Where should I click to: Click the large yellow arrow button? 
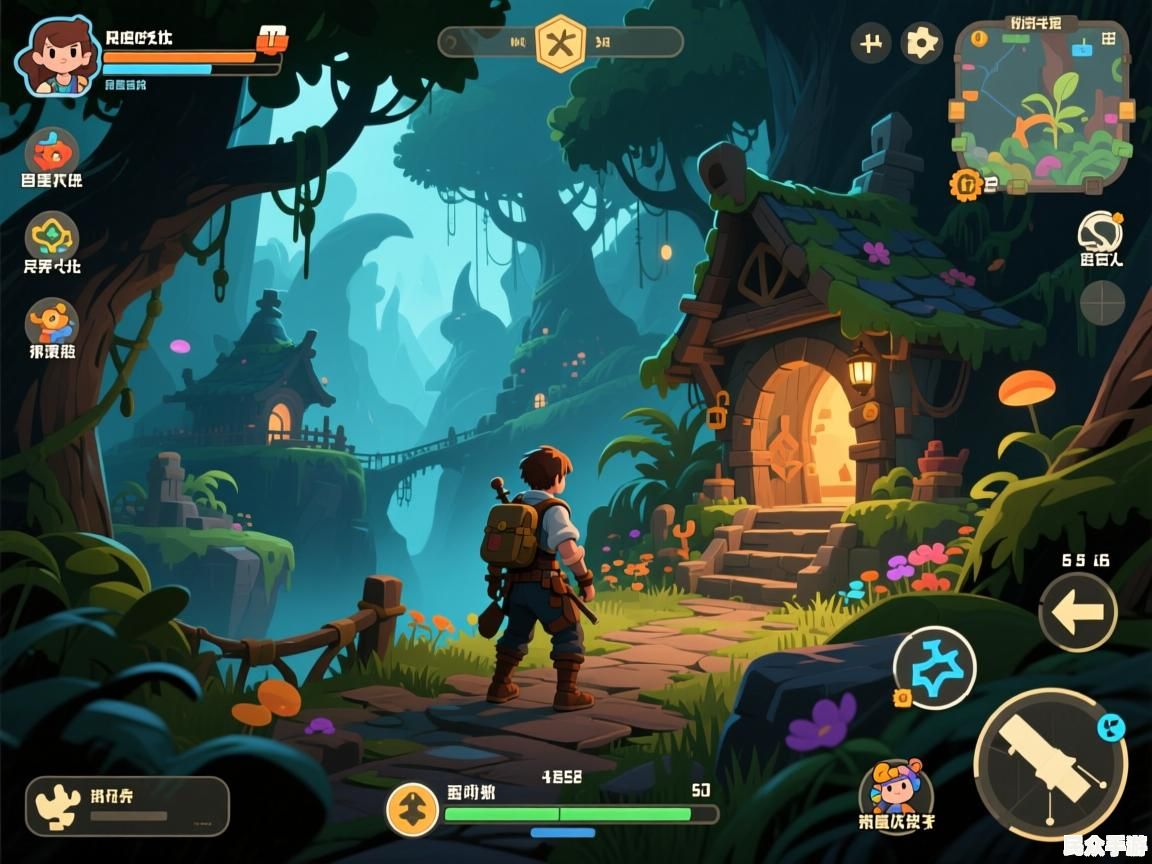pos(1077,613)
